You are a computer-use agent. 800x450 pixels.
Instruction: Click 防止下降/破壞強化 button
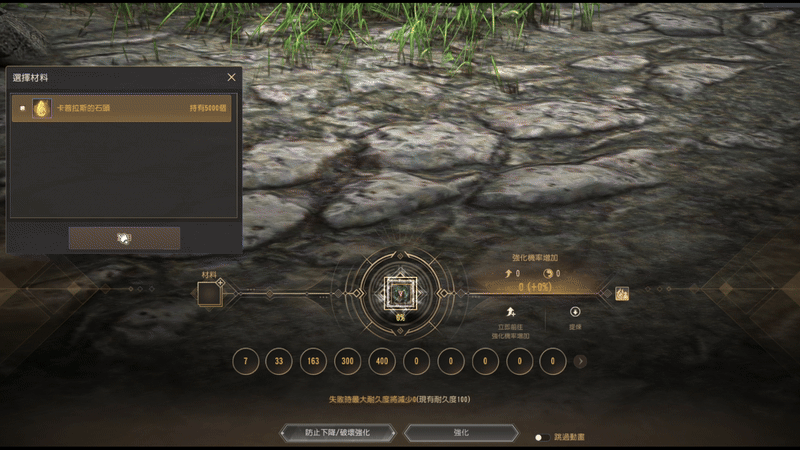(337, 432)
